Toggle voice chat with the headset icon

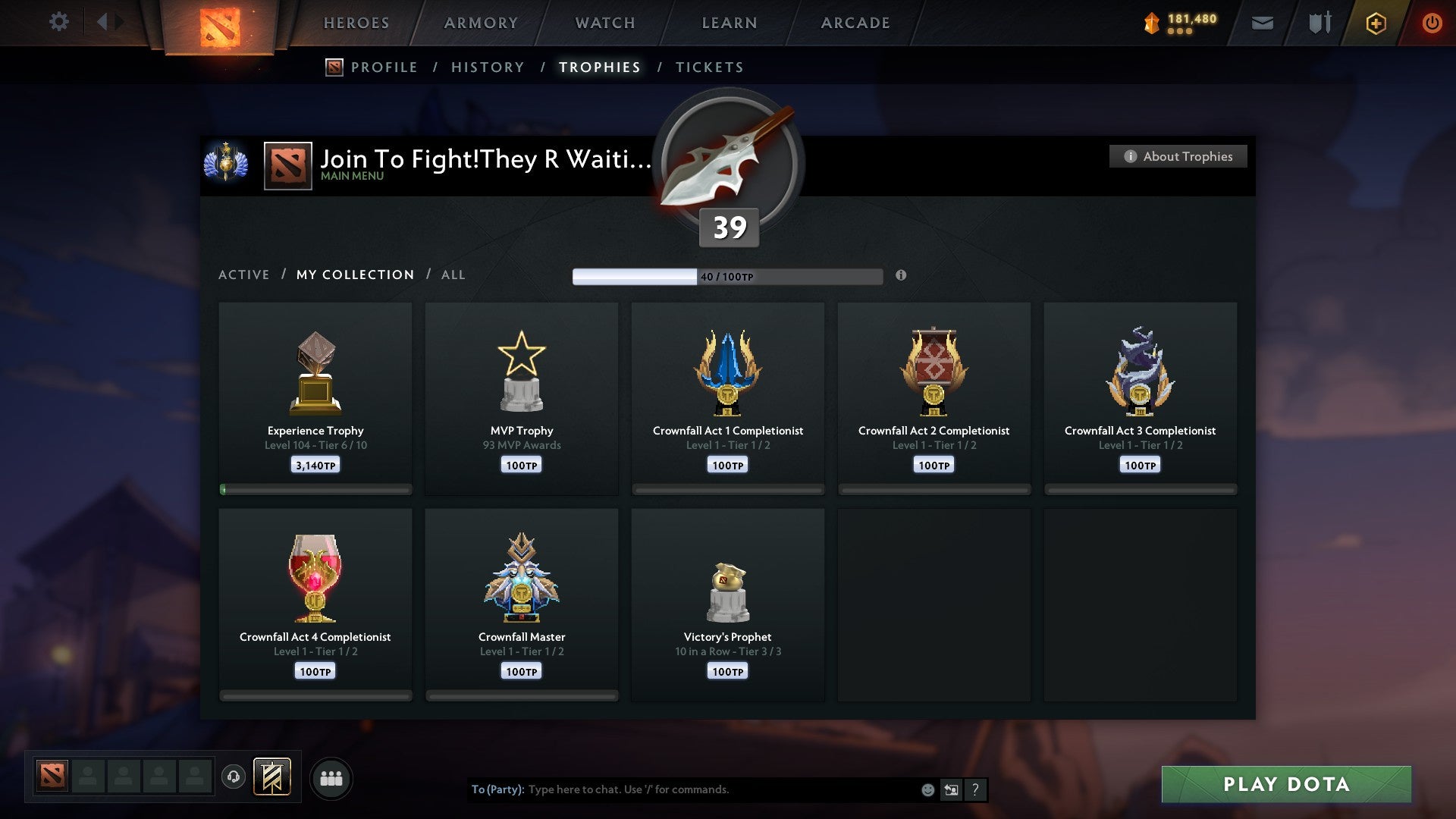tap(234, 777)
